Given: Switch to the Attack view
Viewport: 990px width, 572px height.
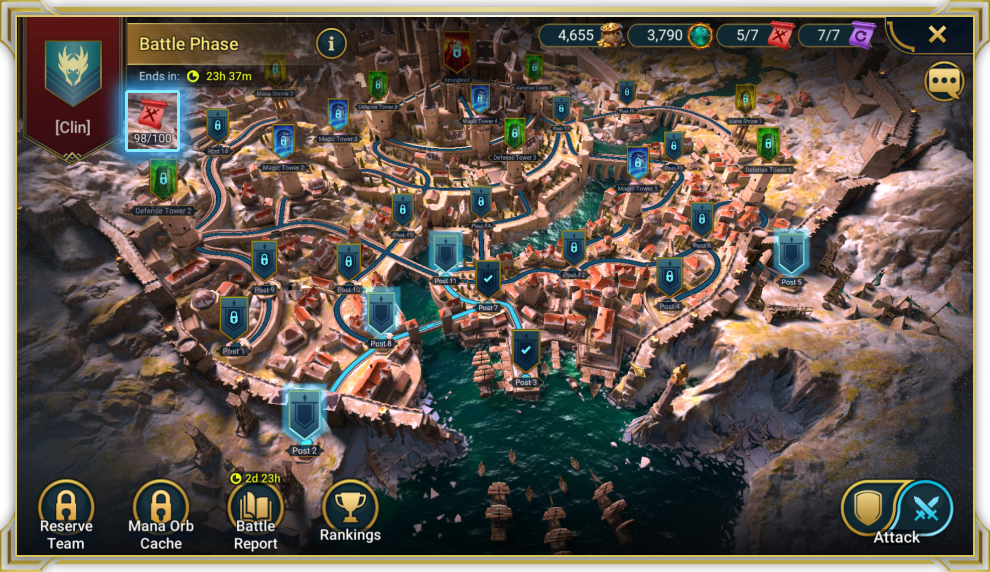Looking at the screenshot, I should pos(923,508).
